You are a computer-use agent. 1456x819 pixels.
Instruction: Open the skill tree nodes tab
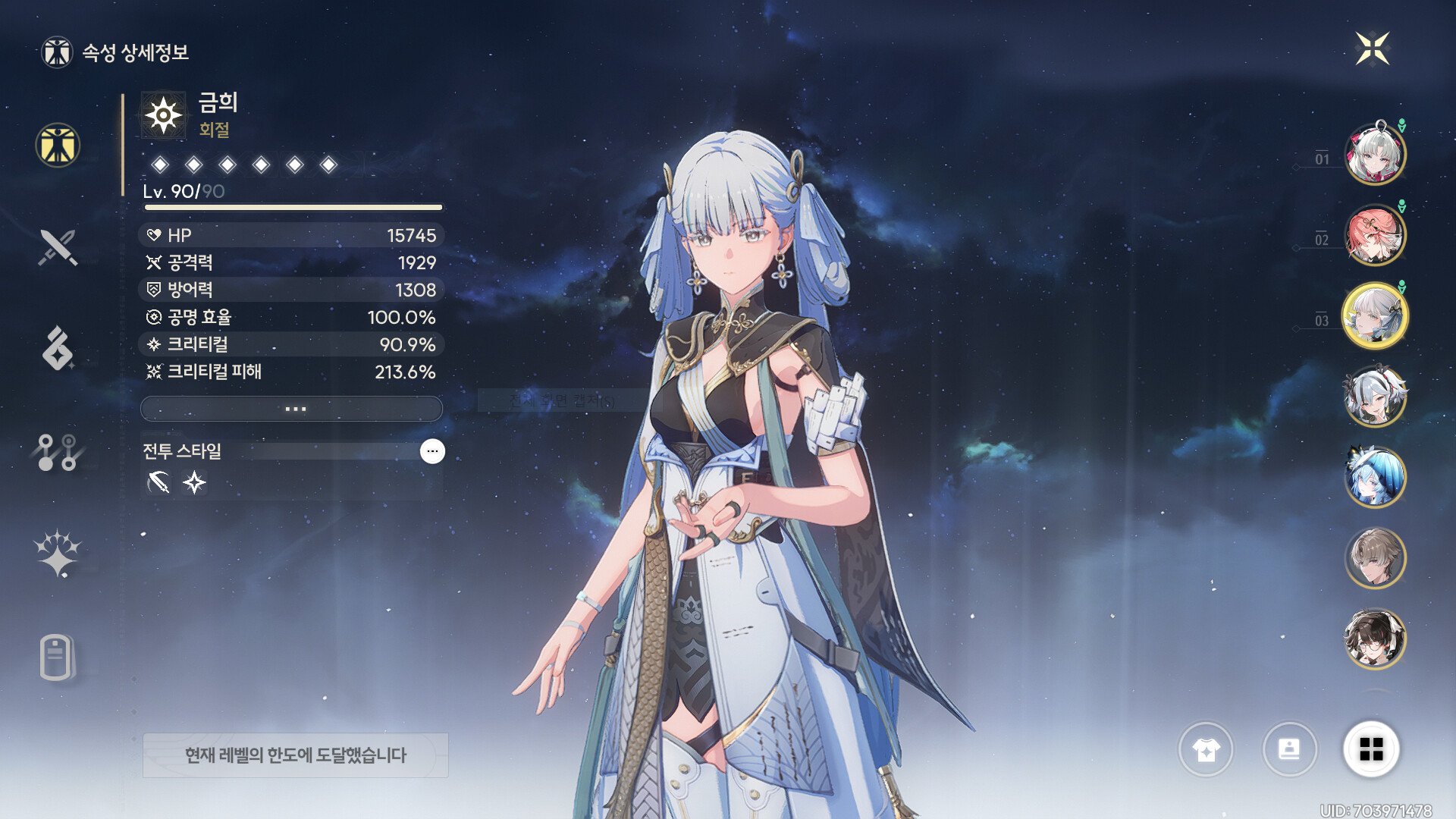point(58,452)
